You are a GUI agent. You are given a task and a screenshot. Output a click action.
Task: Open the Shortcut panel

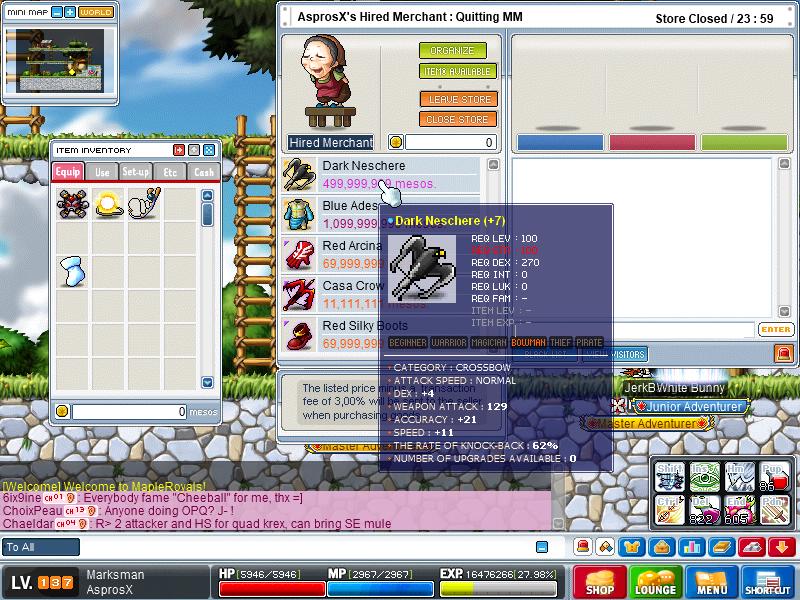click(x=768, y=582)
